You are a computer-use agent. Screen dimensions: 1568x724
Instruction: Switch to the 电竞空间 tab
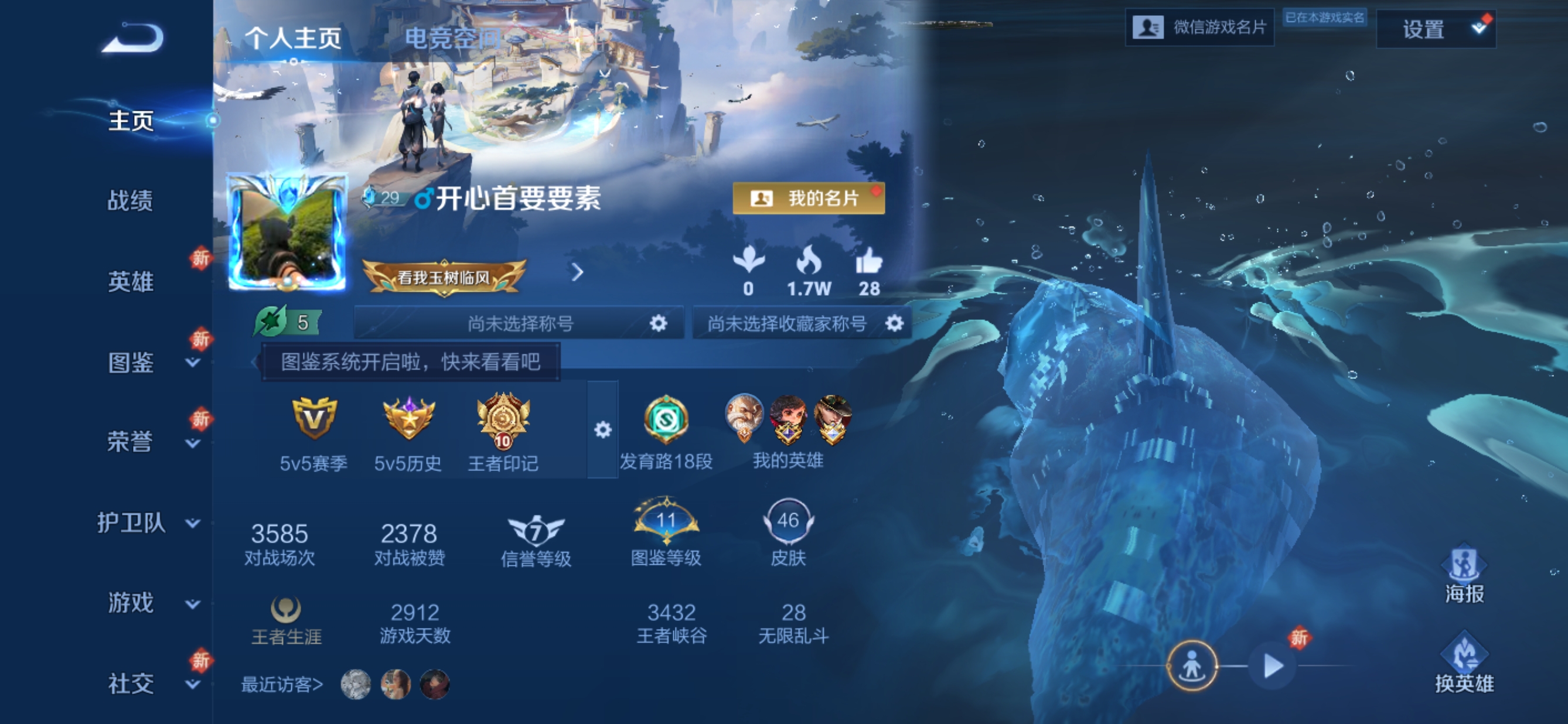(x=454, y=37)
